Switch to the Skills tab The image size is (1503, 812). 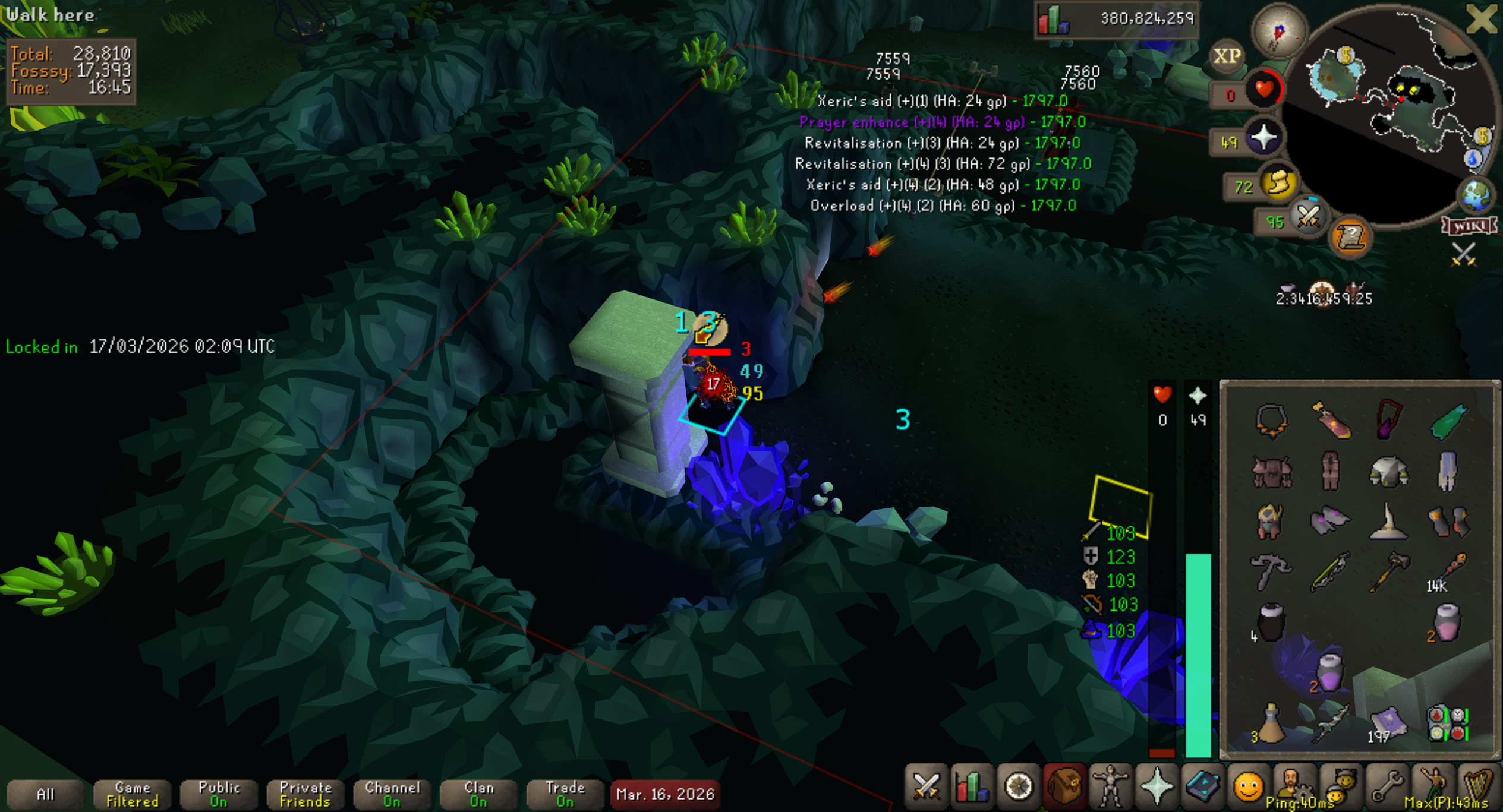972,788
